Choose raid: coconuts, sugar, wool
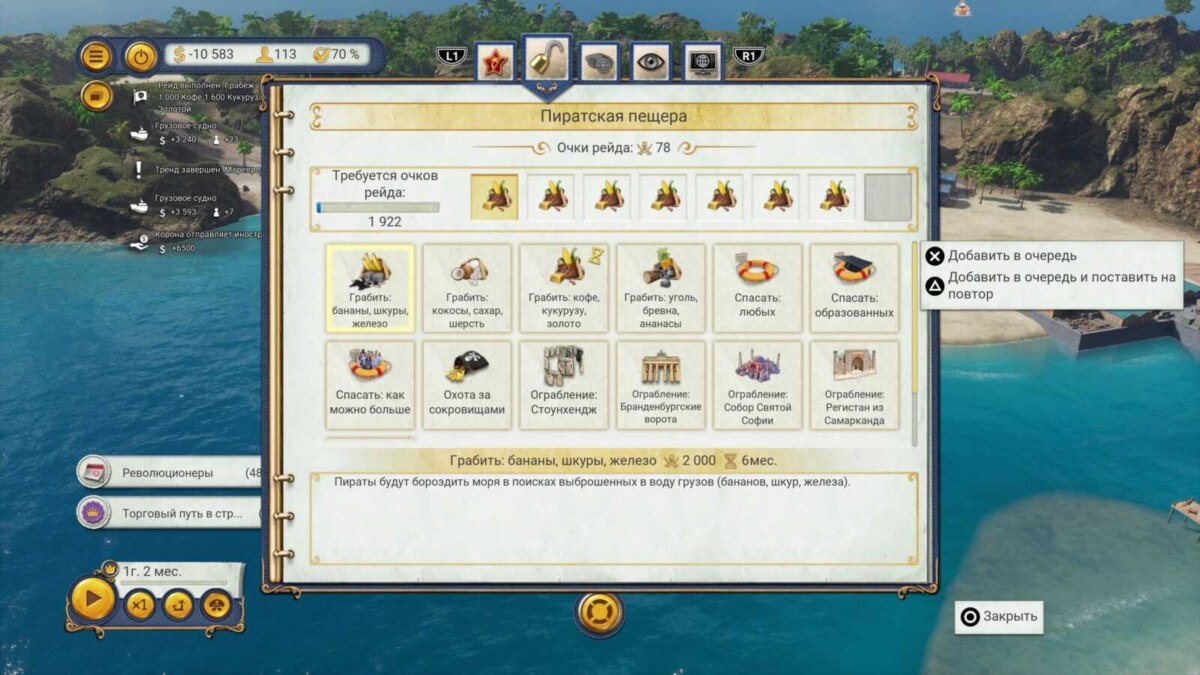The height and width of the screenshot is (675, 1200). 467,288
